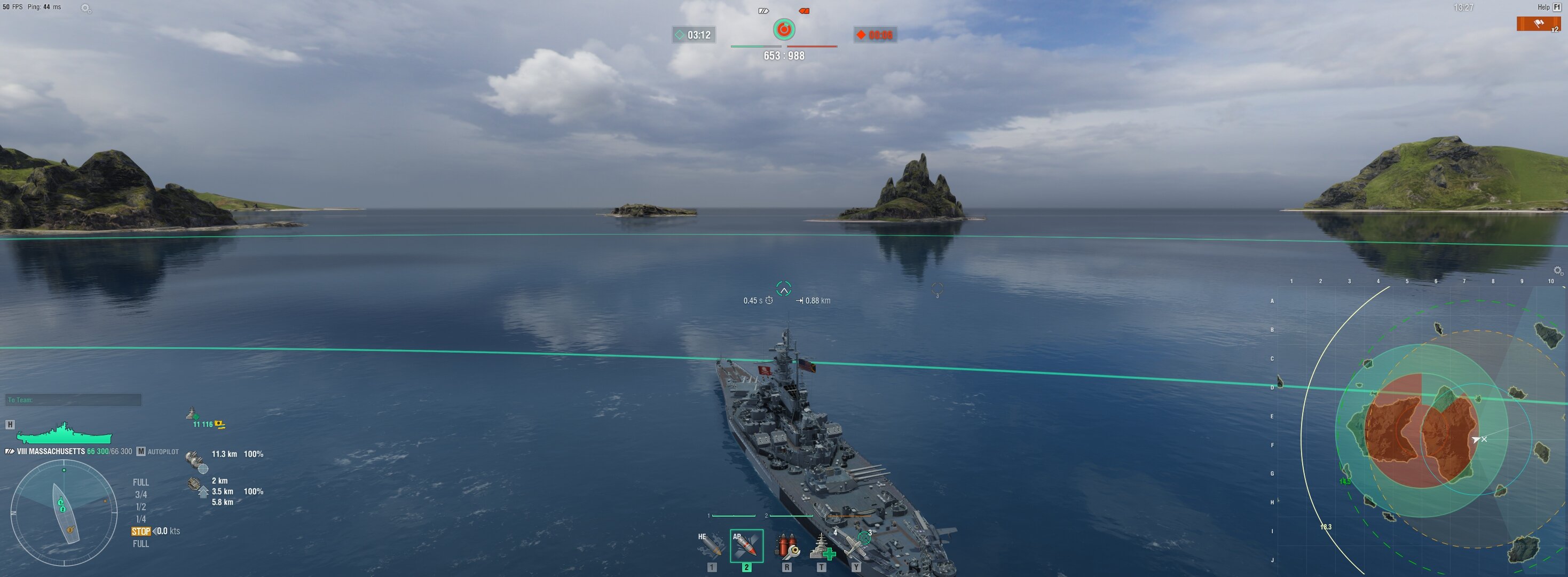Open the minimap settings gear
The height and width of the screenshot is (577, 1568).
point(1558,270)
